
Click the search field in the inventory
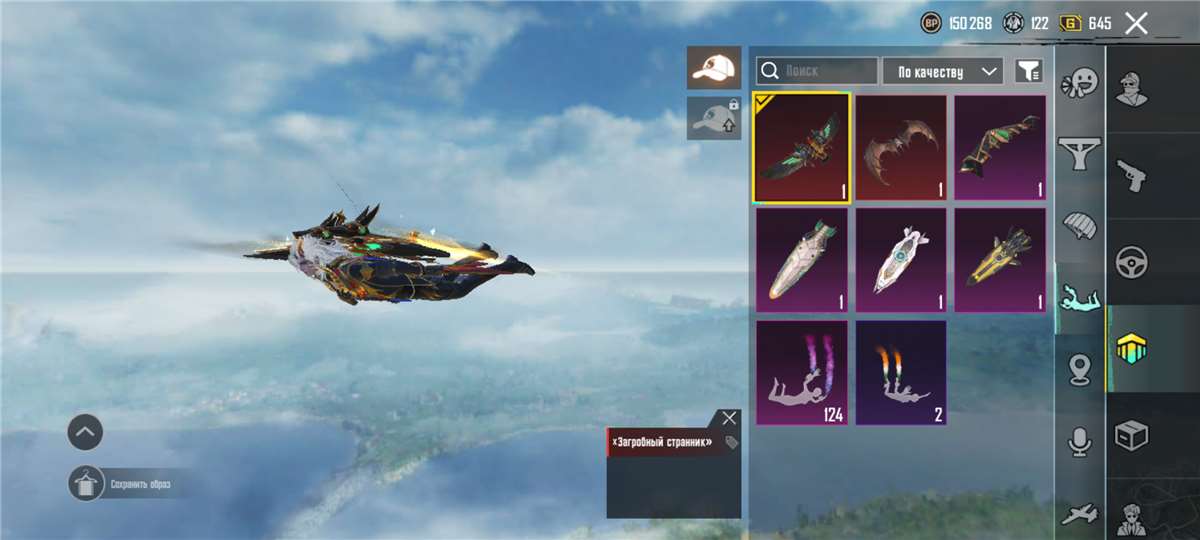817,71
